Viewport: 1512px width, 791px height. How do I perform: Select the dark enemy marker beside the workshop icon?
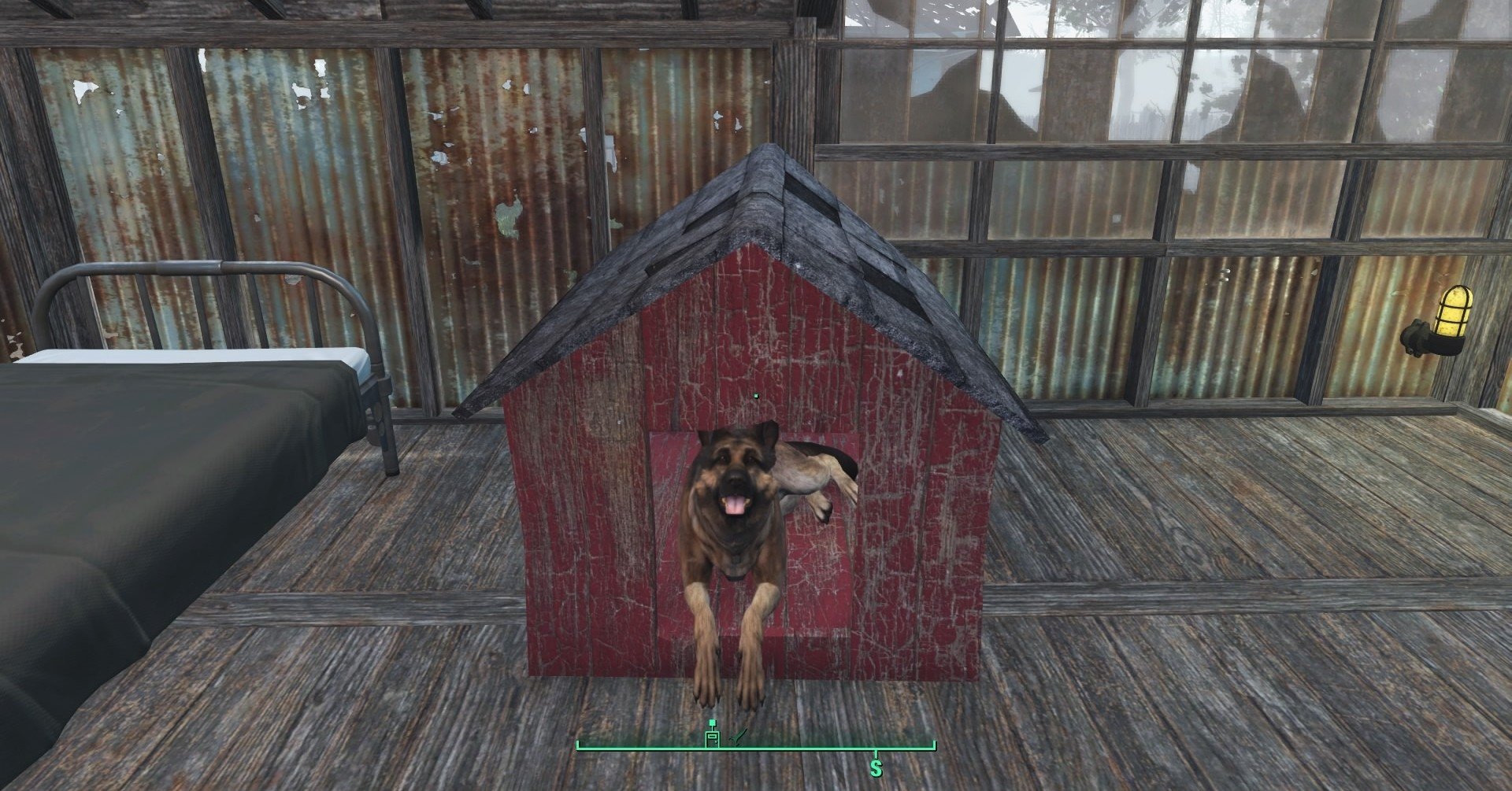738,737
